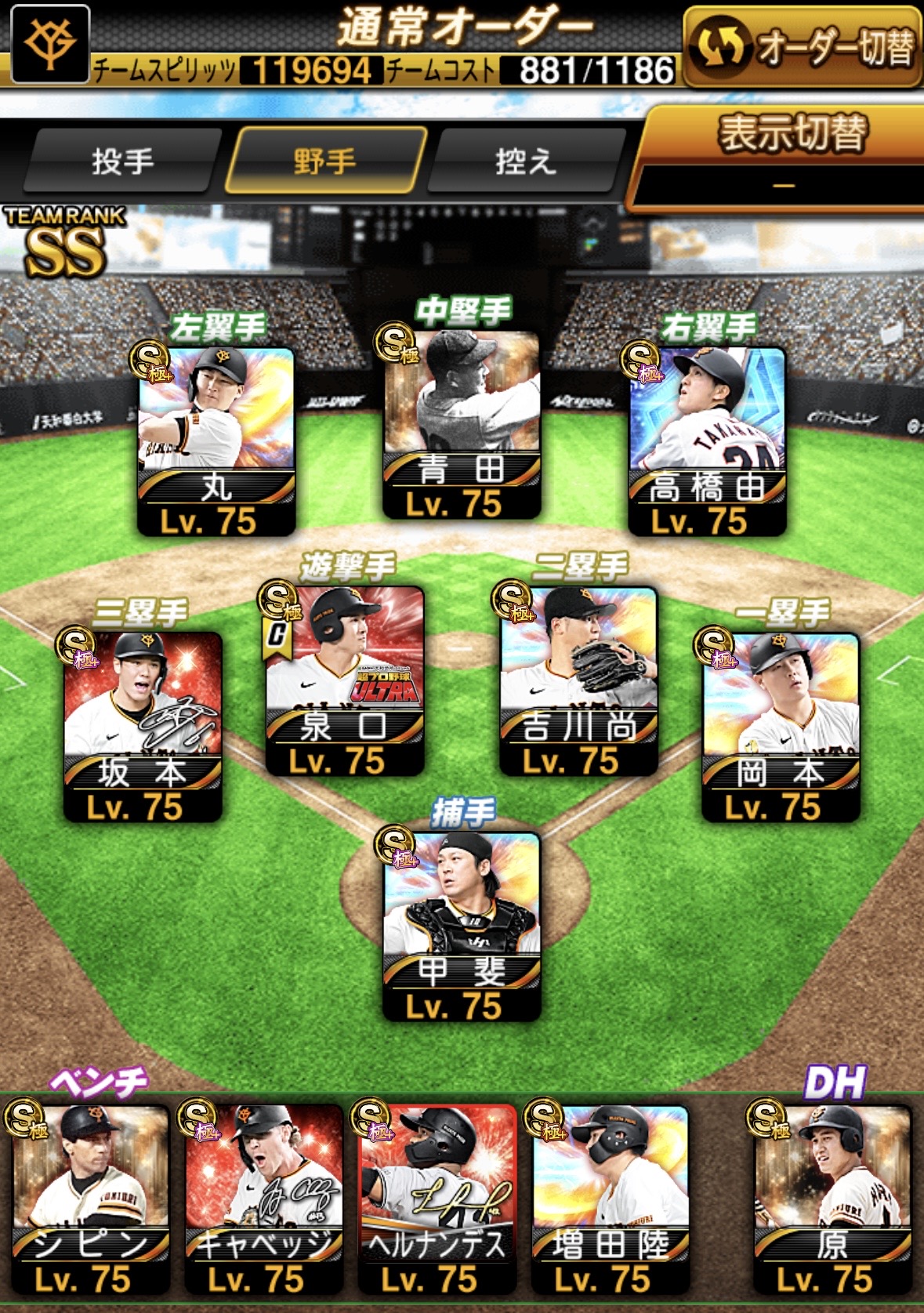Open the 控え reserves tab
Viewport: 924px width, 1313px height.
[526, 162]
